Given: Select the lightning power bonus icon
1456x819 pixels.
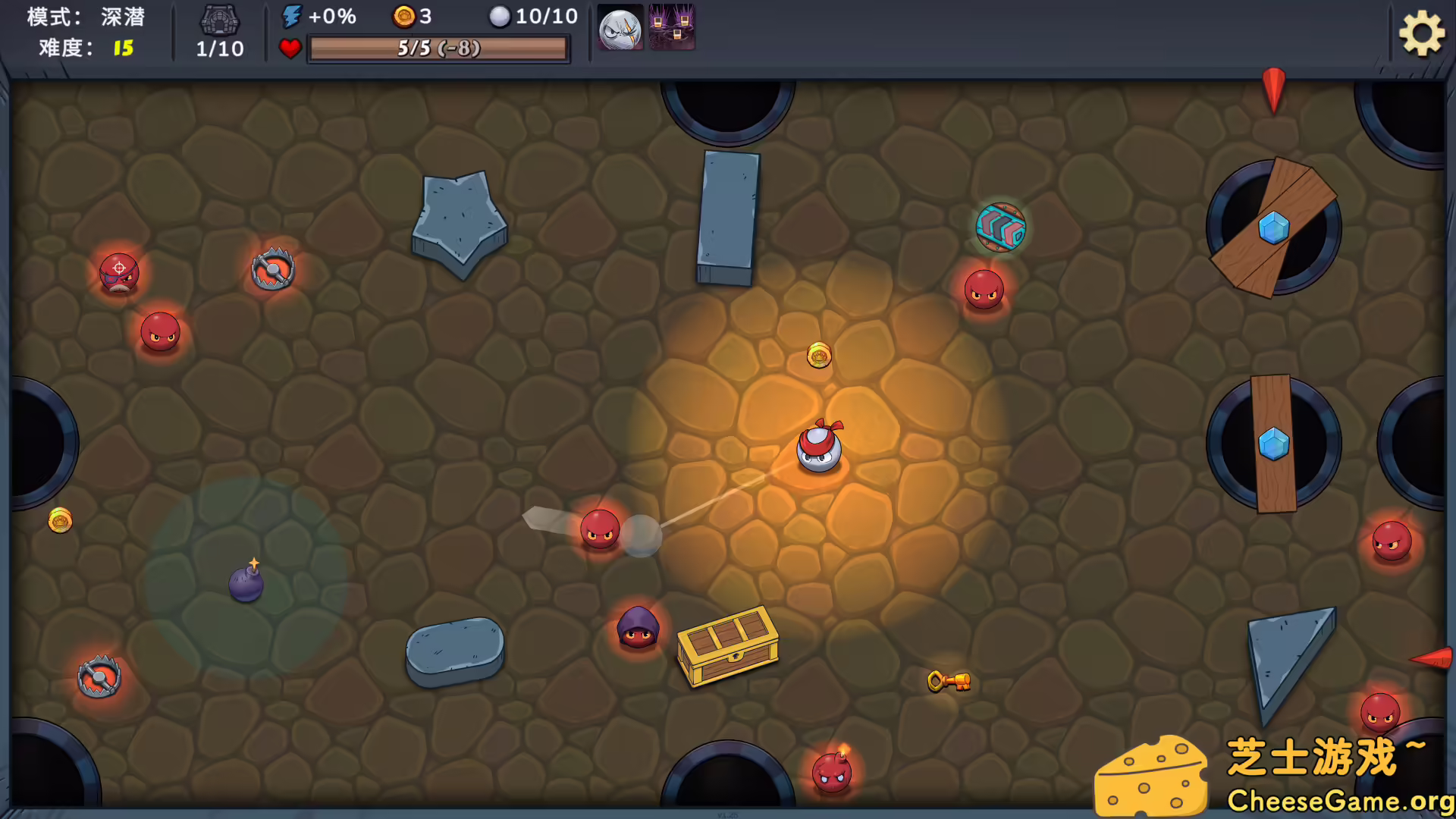Looking at the screenshot, I should coord(290,15).
